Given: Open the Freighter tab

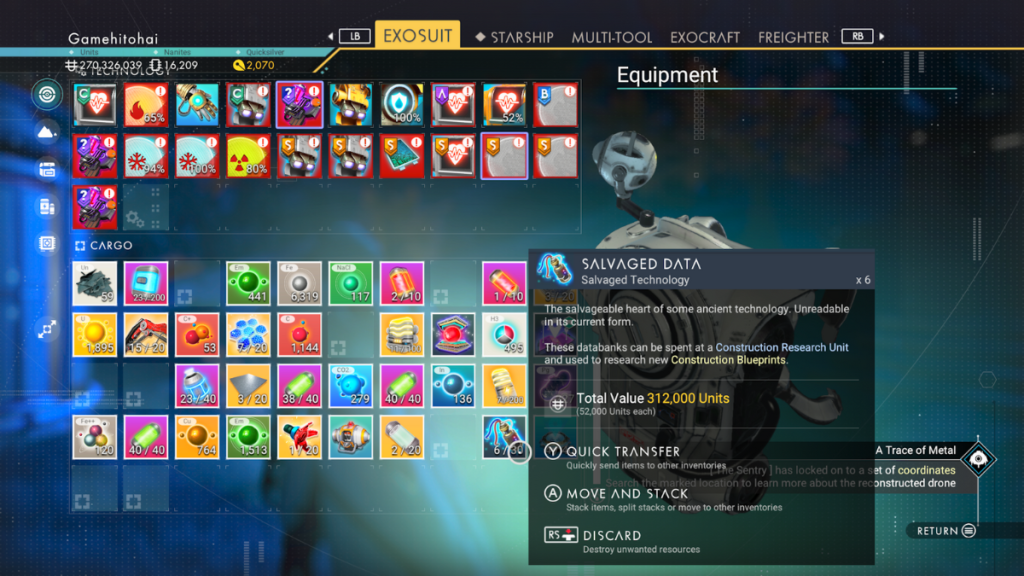Looking at the screenshot, I should click(x=793, y=37).
